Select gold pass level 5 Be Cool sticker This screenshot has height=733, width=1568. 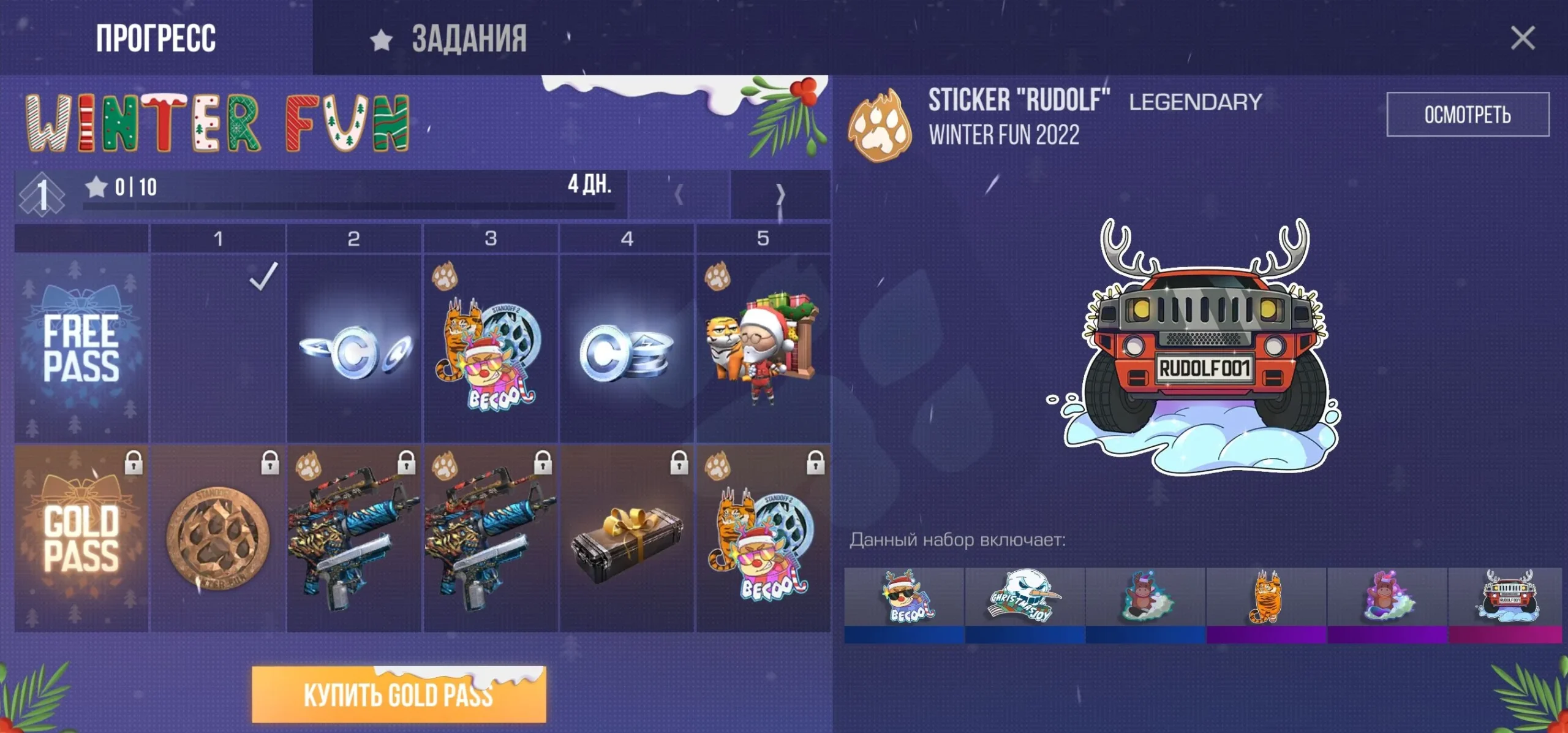[x=763, y=538]
